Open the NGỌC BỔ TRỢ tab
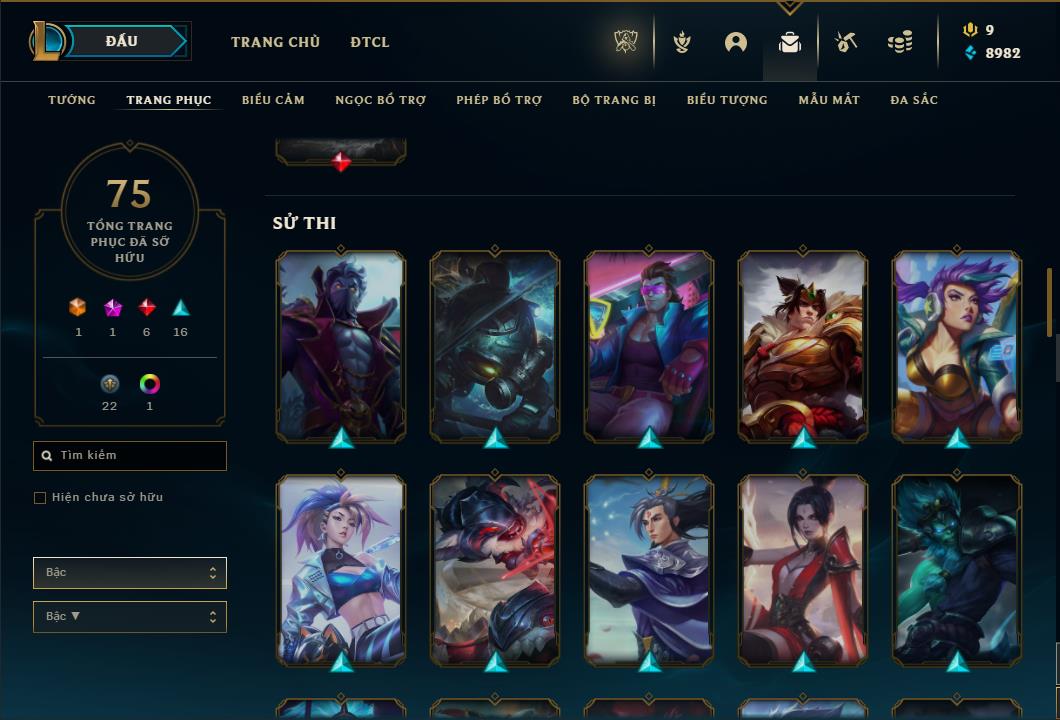 click(x=380, y=100)
